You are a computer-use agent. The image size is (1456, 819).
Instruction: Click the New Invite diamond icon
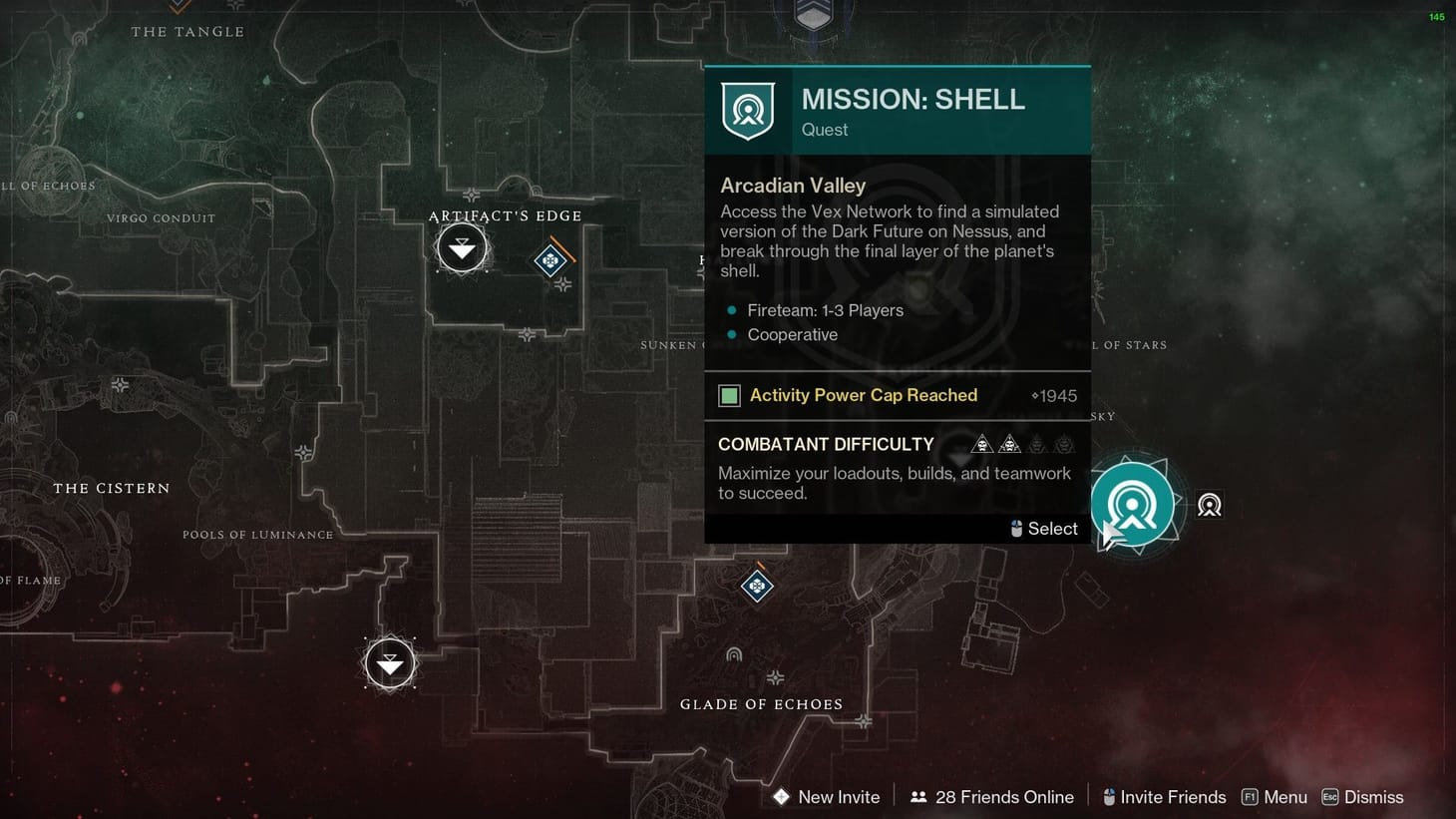coord(781,797)
